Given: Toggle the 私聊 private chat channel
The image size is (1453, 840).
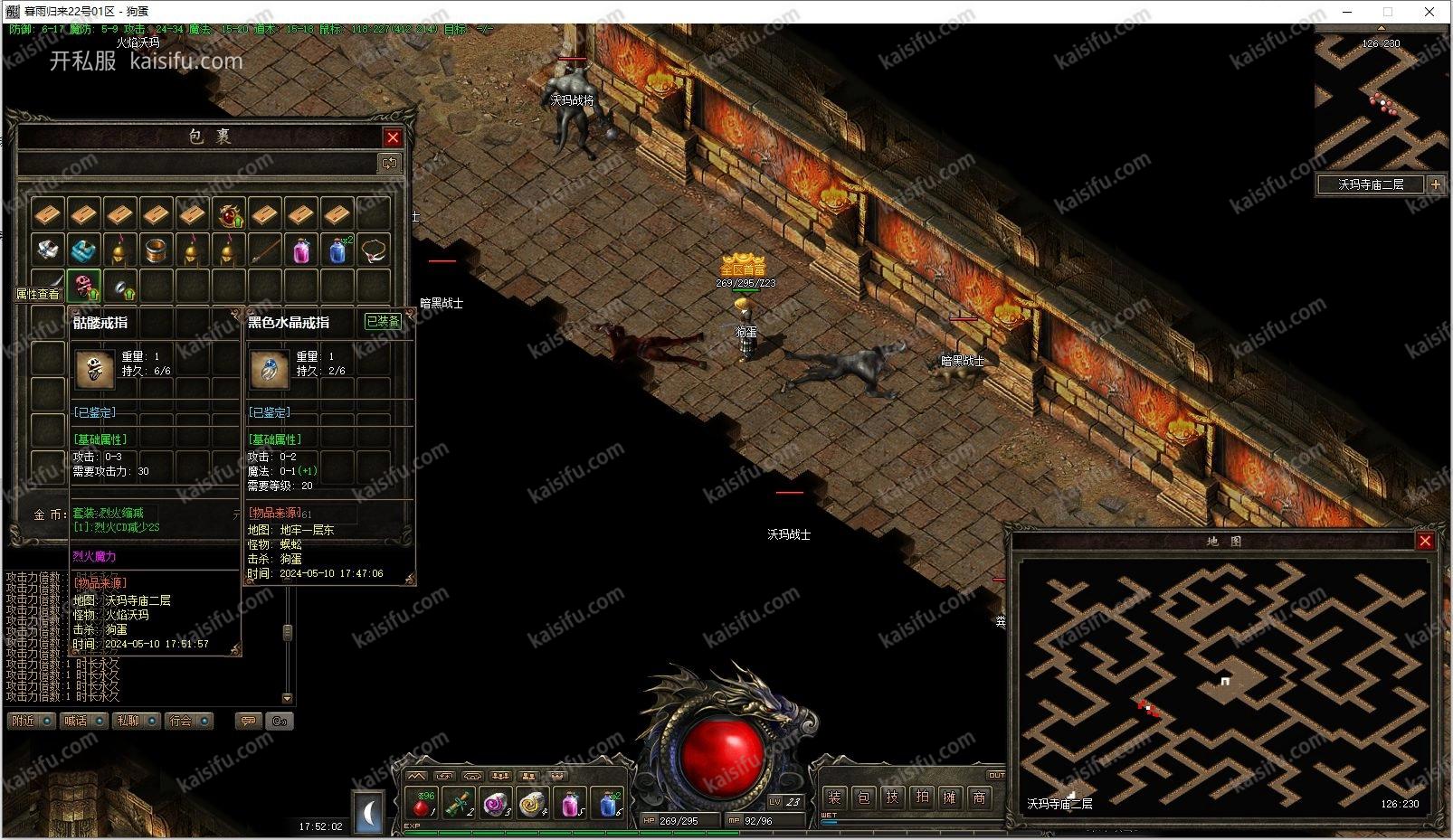Looking at the screenshot, I should click(136, 721).
